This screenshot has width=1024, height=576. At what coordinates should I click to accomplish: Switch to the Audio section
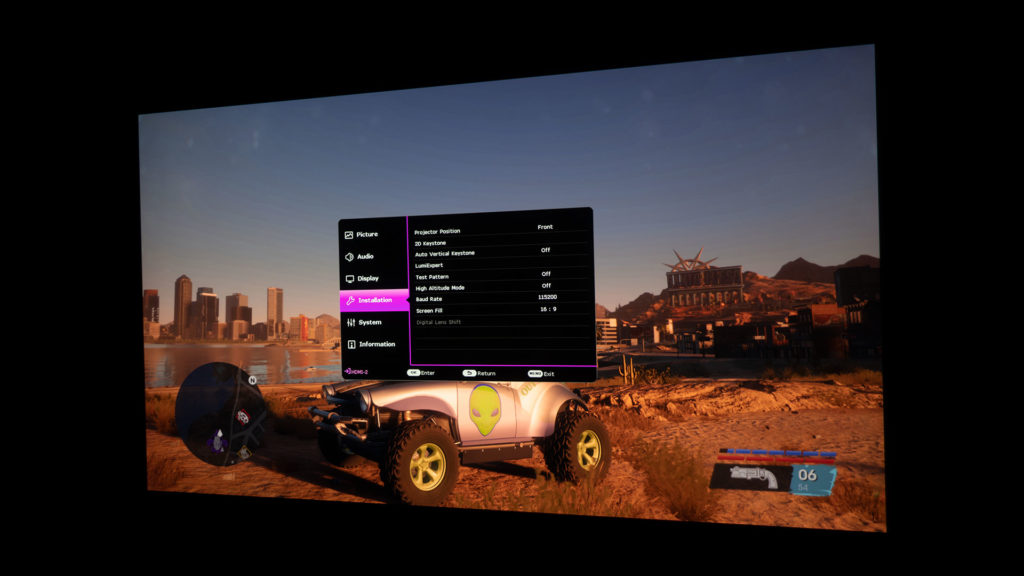coord(365,256)
